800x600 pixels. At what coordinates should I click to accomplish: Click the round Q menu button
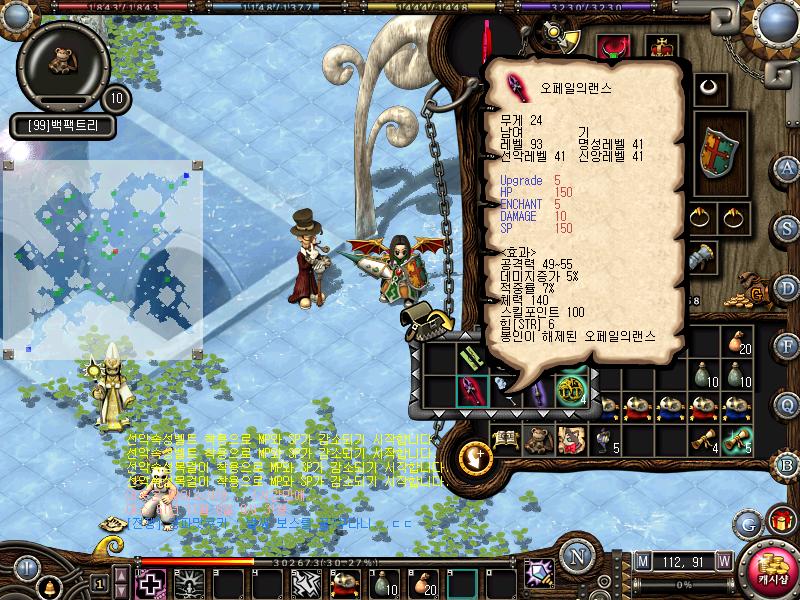[x=787, y=405]
